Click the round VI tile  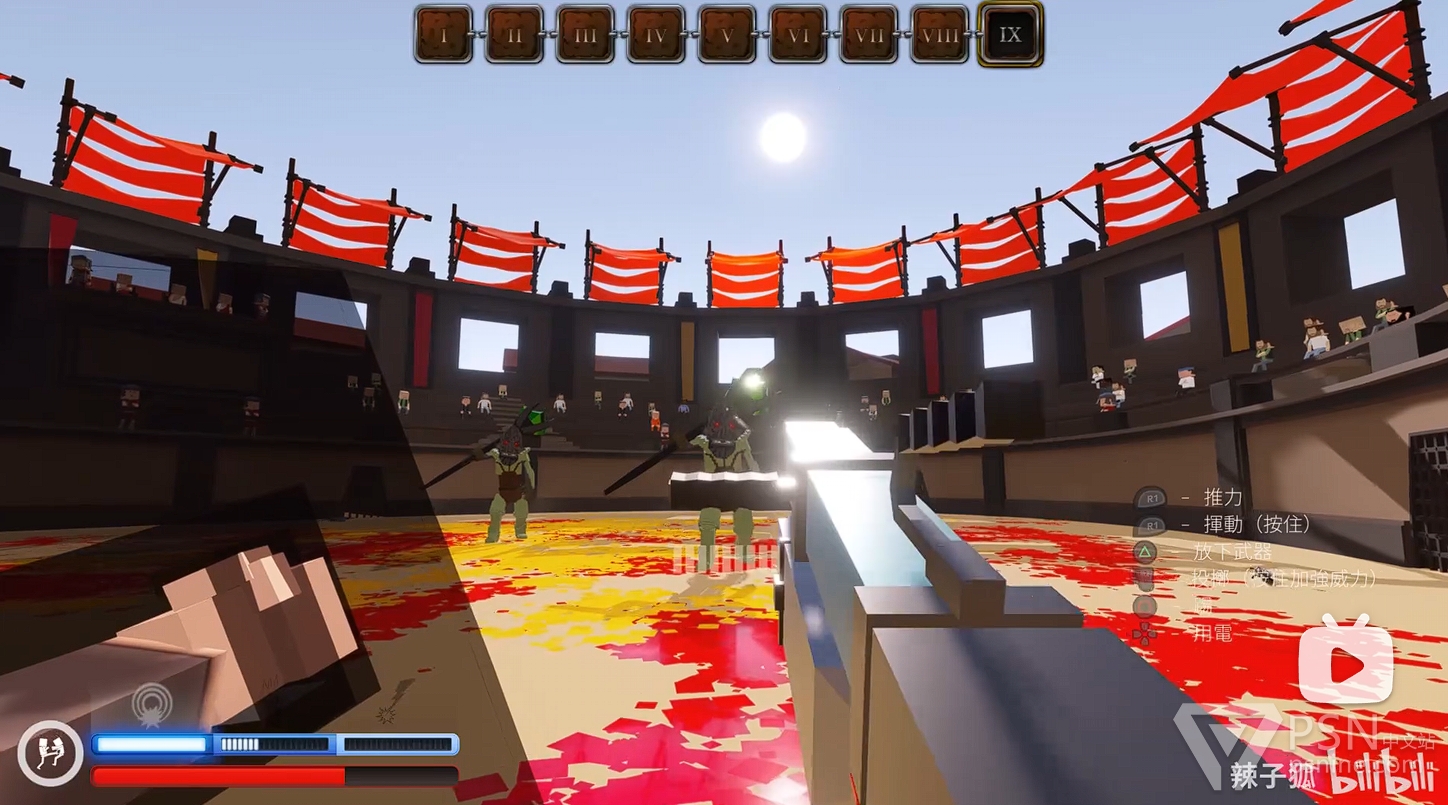798,35
